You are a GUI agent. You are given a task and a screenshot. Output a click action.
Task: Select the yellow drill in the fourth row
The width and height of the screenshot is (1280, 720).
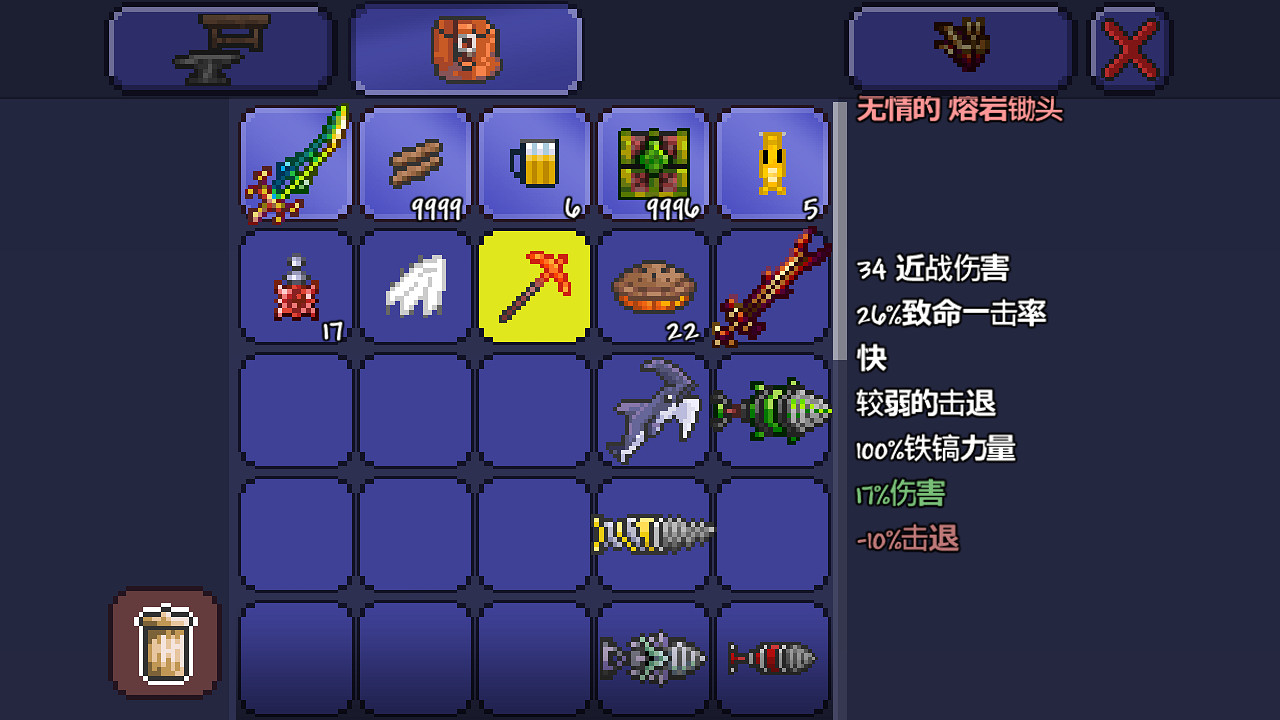point(652,533)
